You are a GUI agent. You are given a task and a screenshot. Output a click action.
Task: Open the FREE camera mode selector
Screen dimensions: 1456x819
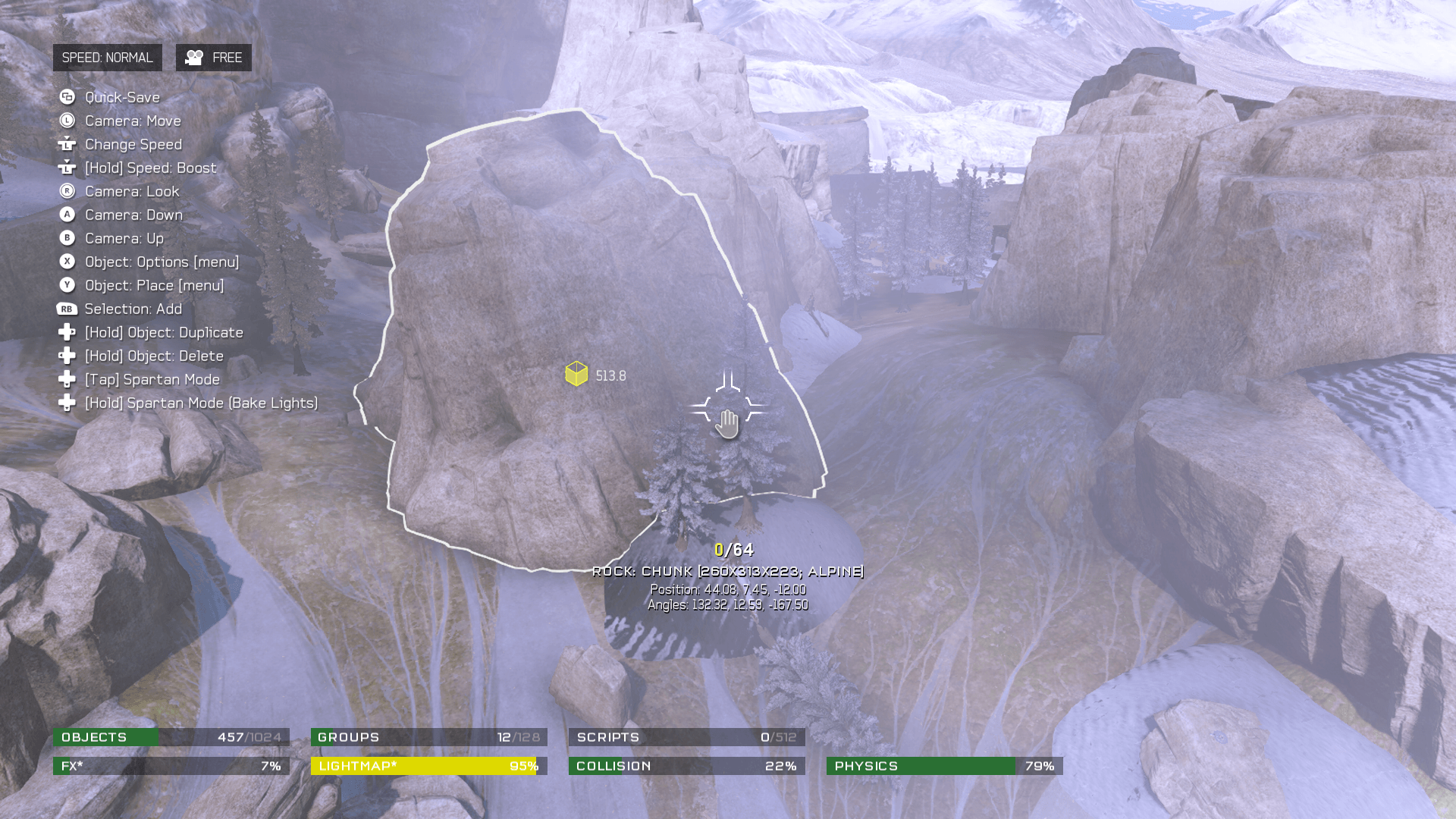point(213,56)
